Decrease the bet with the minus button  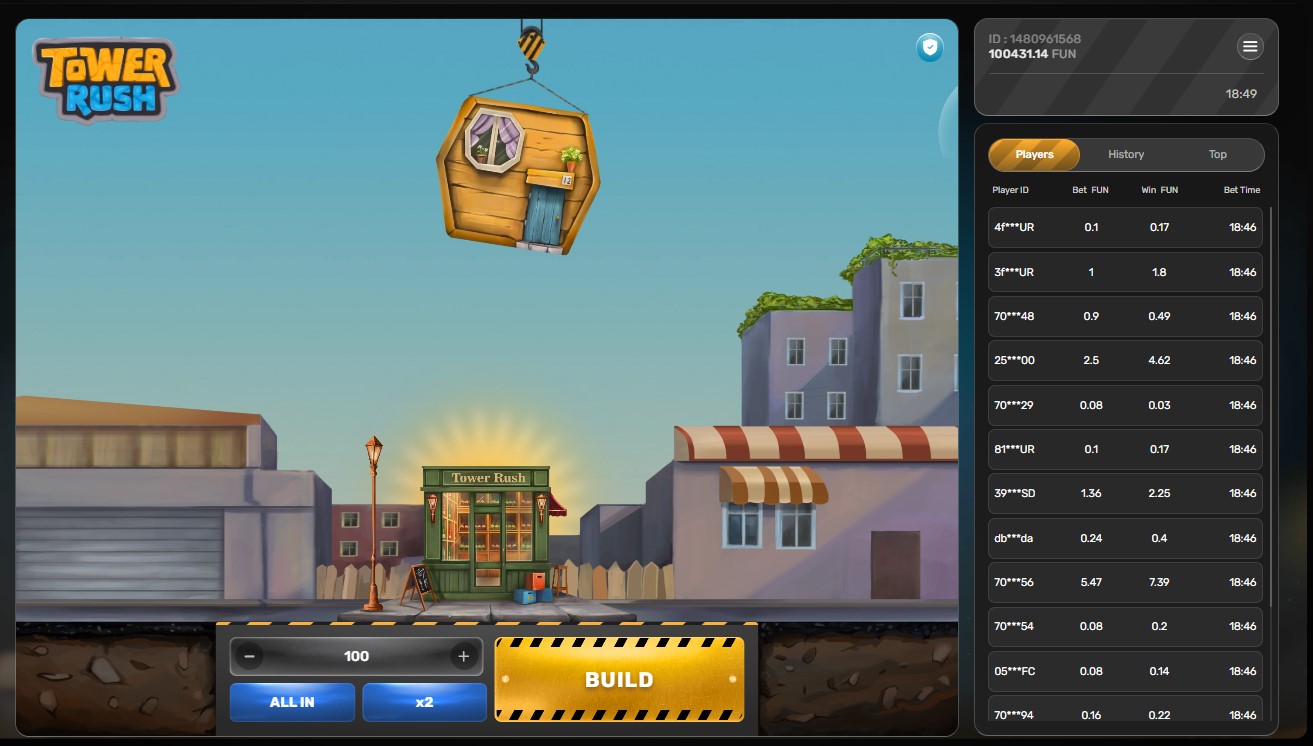(x=249, y=657)
